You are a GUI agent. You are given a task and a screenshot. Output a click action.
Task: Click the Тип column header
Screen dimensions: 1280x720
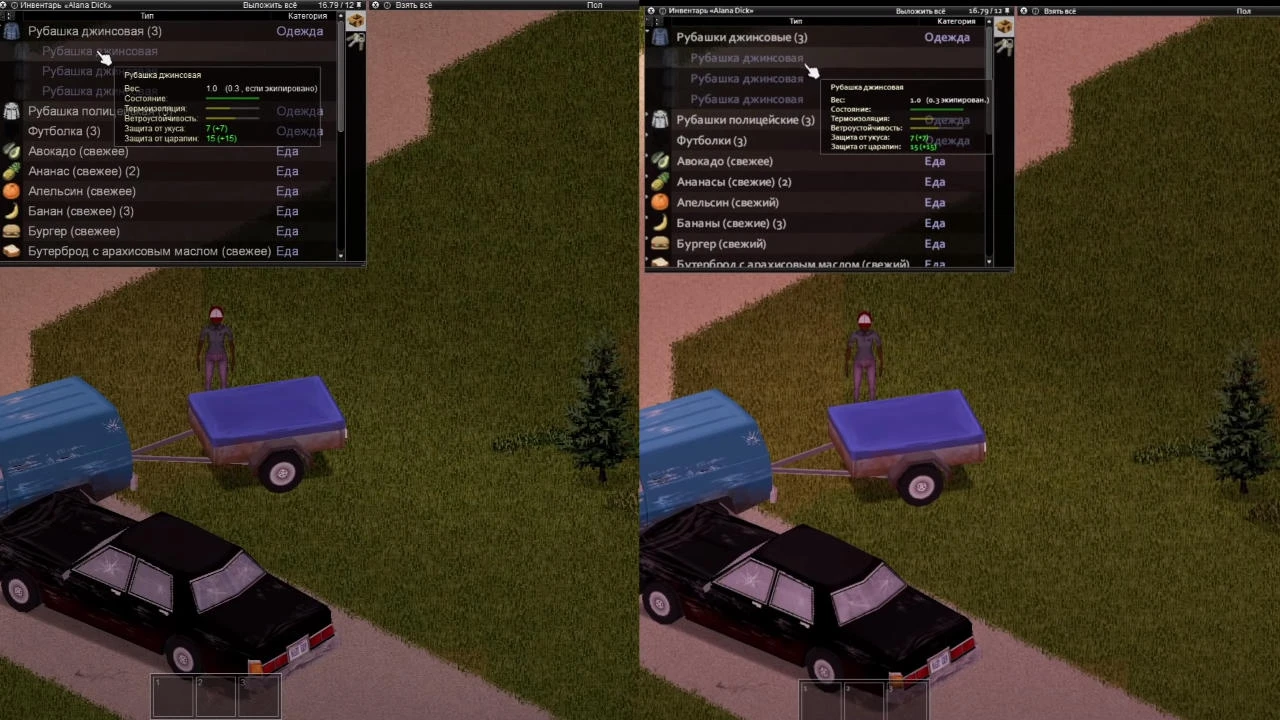pos(147,16)
